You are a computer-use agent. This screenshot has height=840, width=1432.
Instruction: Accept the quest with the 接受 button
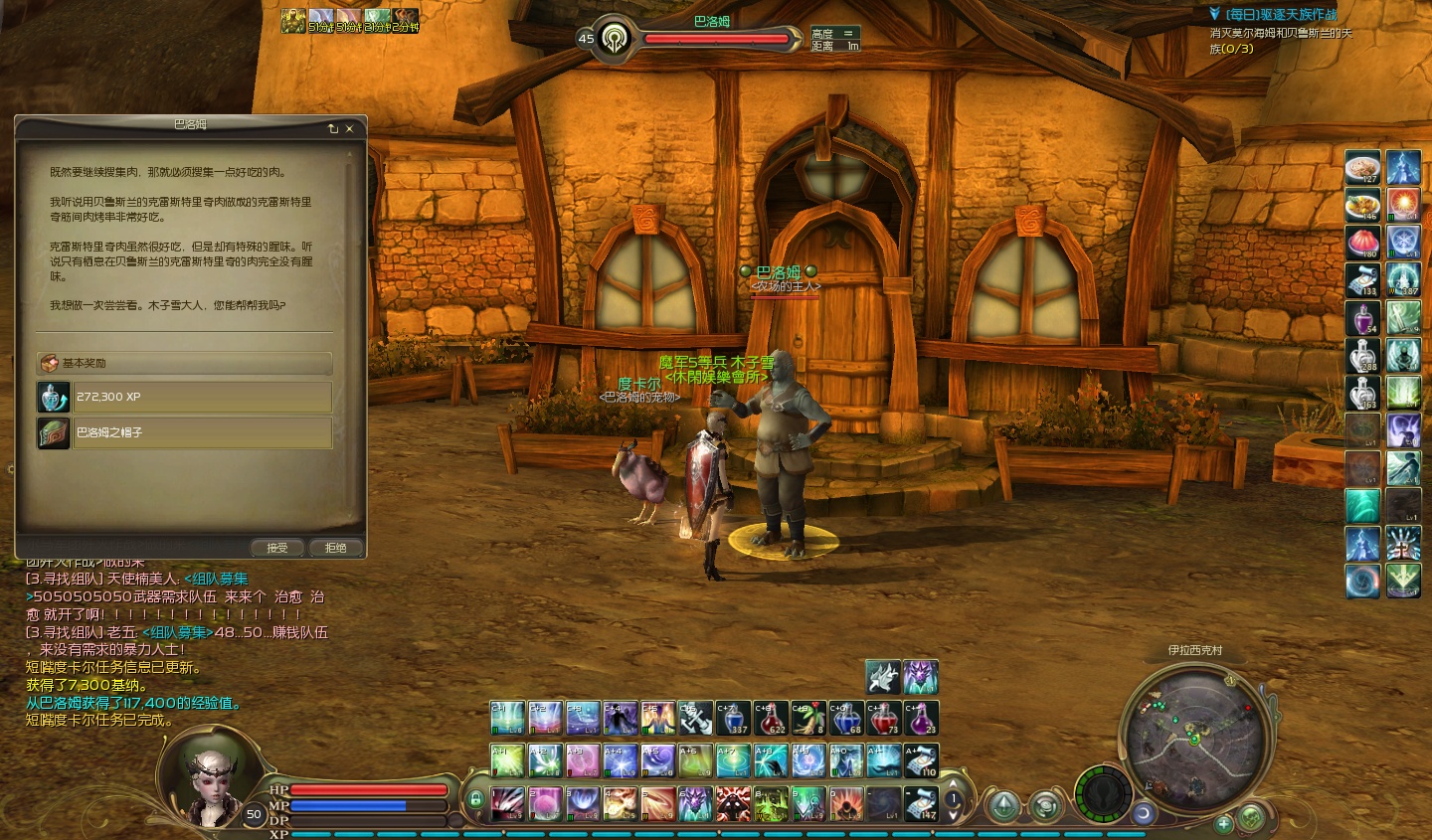[277, 548]
